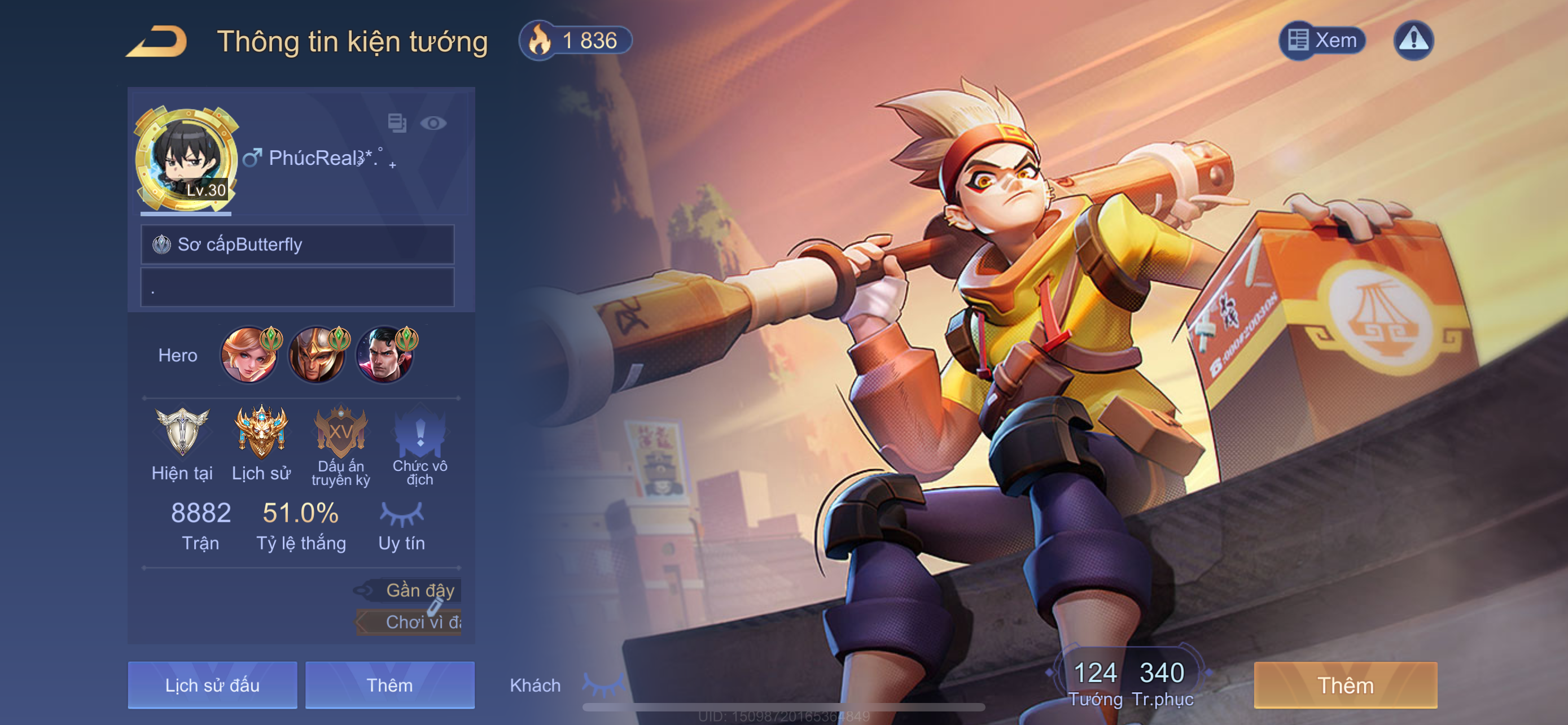
Task: View the Hiện tại rank badge
Action: point(182,432)
